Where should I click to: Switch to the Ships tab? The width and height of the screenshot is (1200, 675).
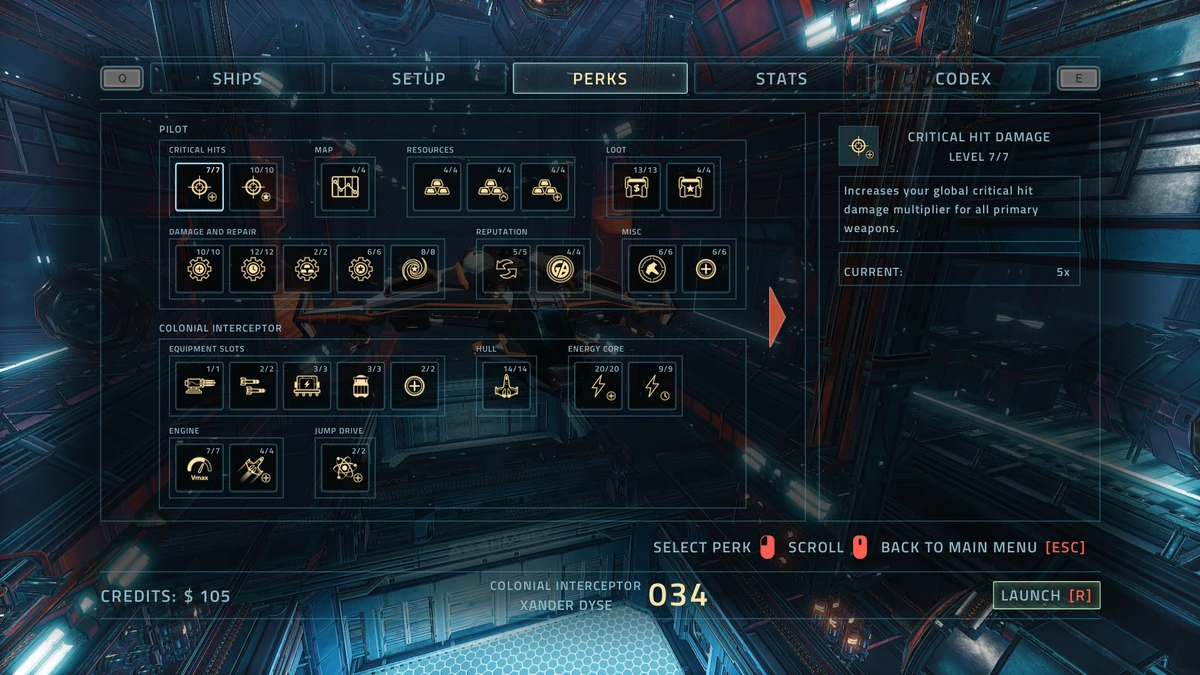[237, 79]
